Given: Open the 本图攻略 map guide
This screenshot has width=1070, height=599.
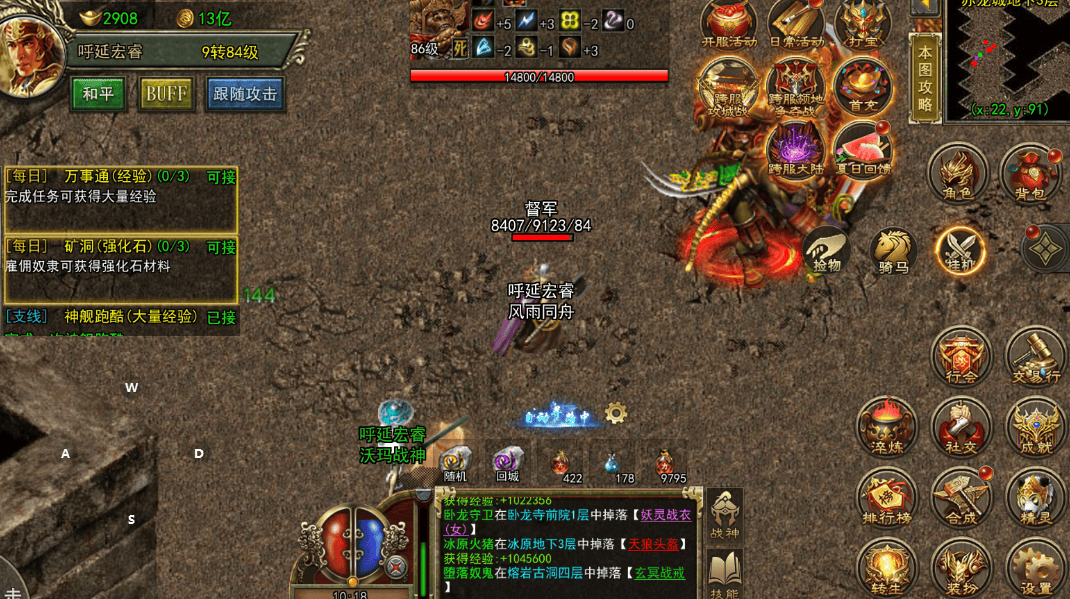Looking at the screenshot, I should (x=925, y=78).
